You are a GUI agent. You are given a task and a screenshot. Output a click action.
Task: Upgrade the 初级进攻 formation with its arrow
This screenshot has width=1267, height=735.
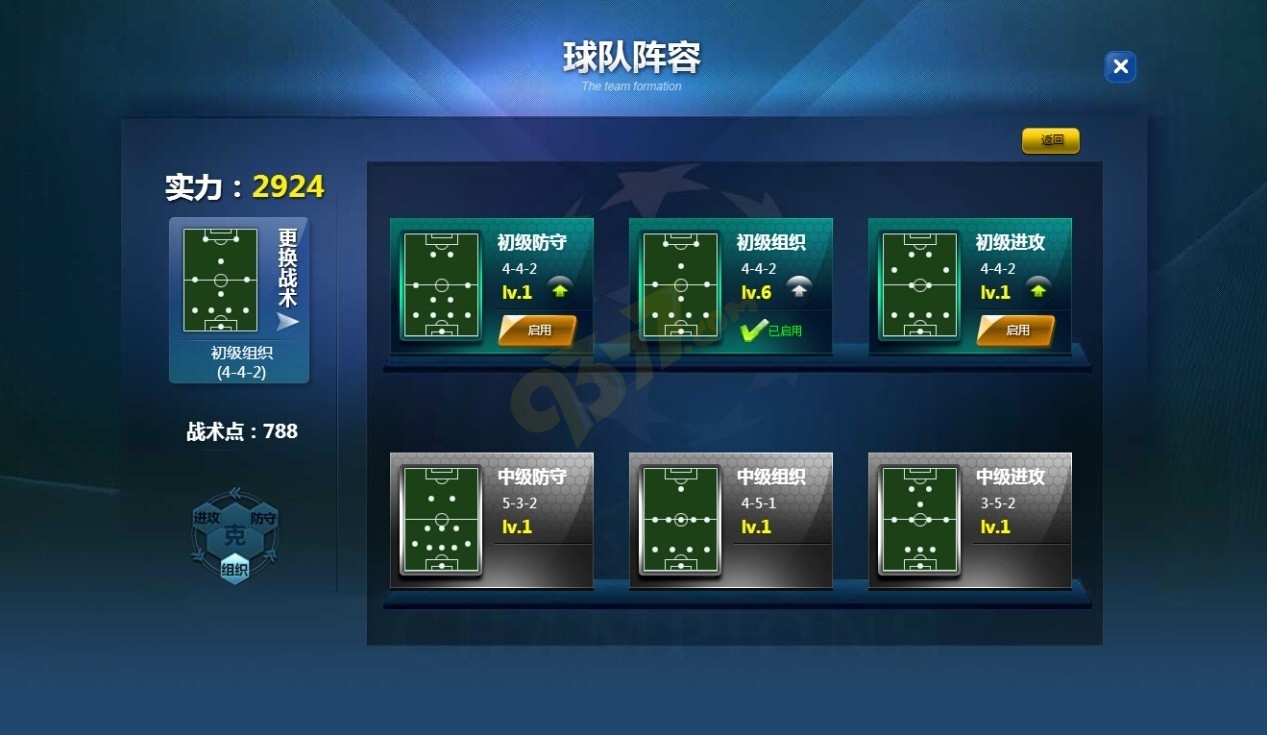coord(1039,290)
